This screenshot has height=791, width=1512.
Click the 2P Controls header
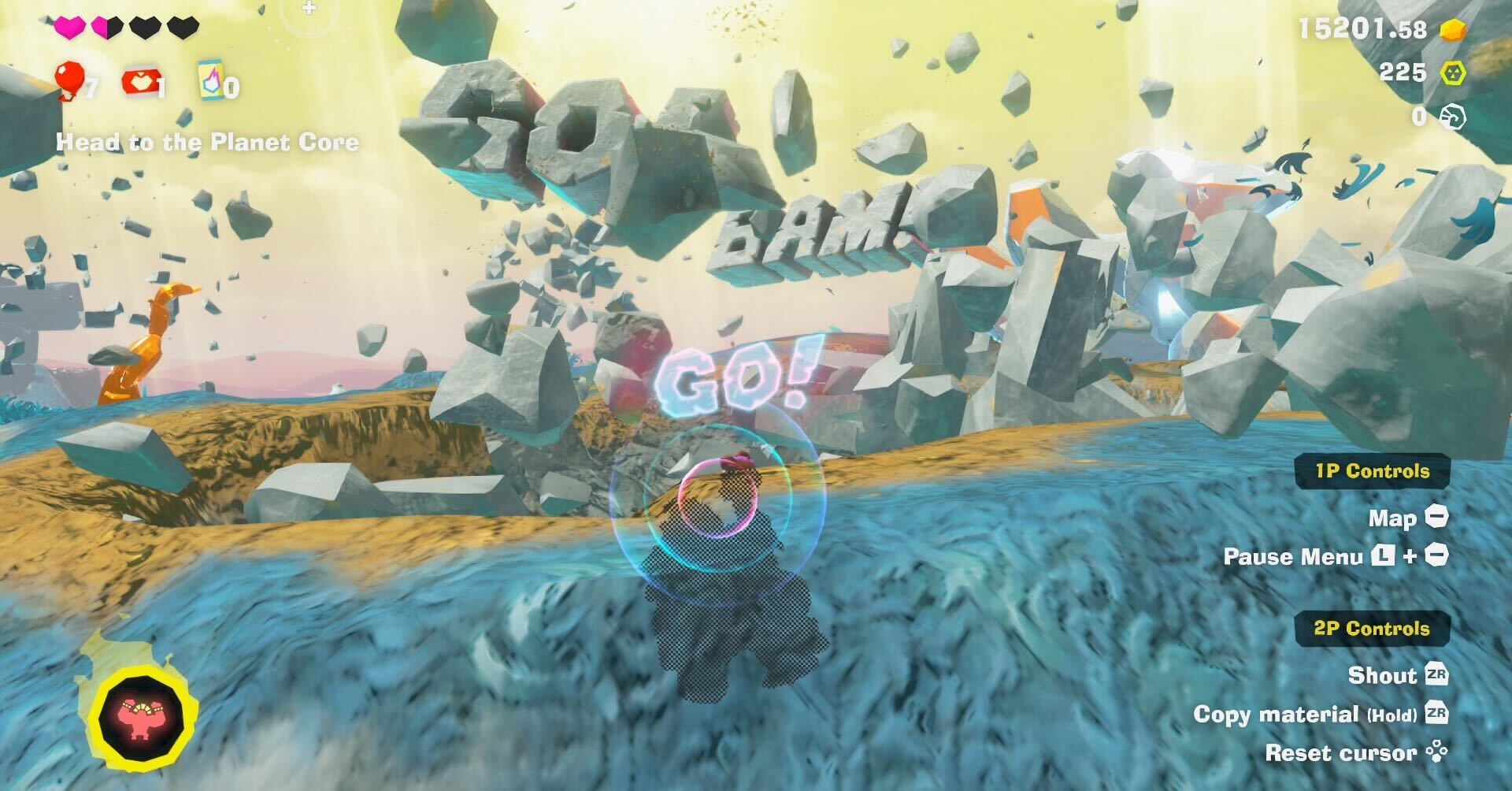pyautogui.click(x=1371, y=629)
